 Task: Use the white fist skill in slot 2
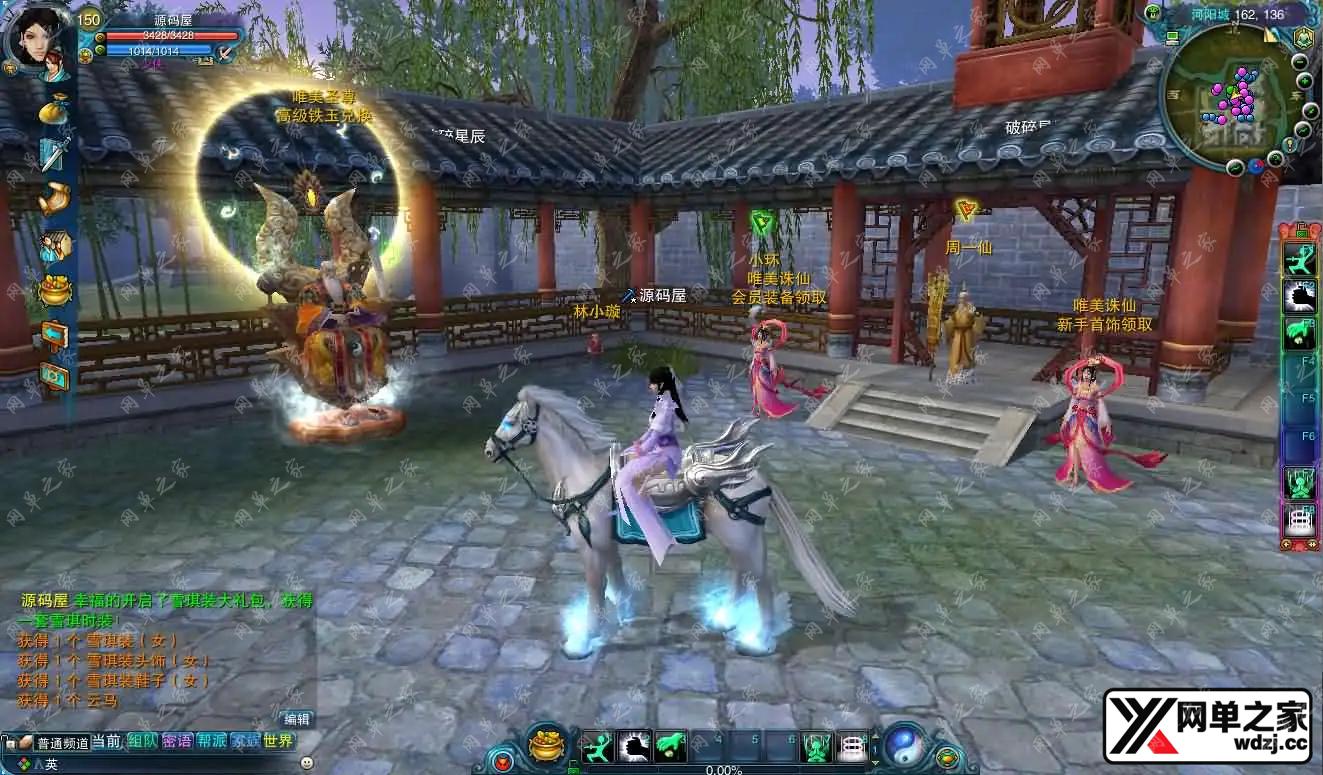[634, 746]
